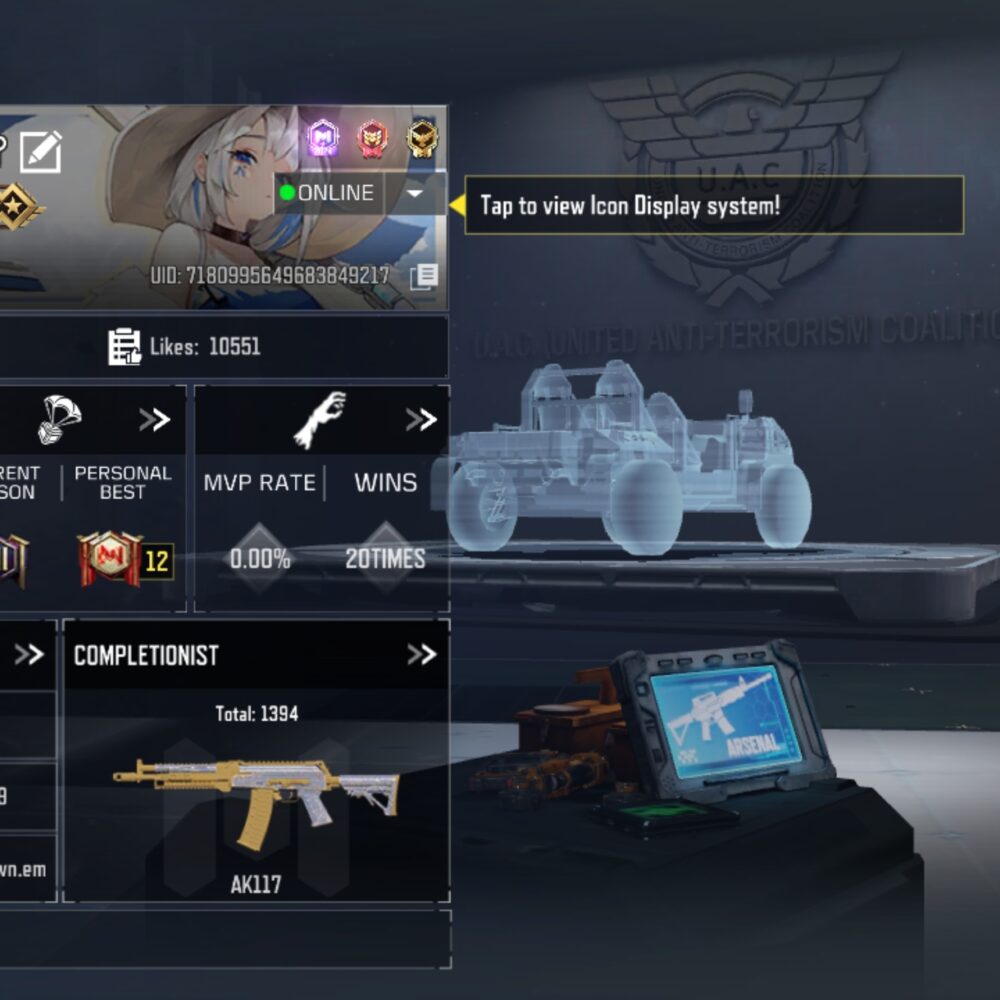Open the Completionist details arrow
This screenshot has height=1000, width=1000.
(x=421, y=655)
